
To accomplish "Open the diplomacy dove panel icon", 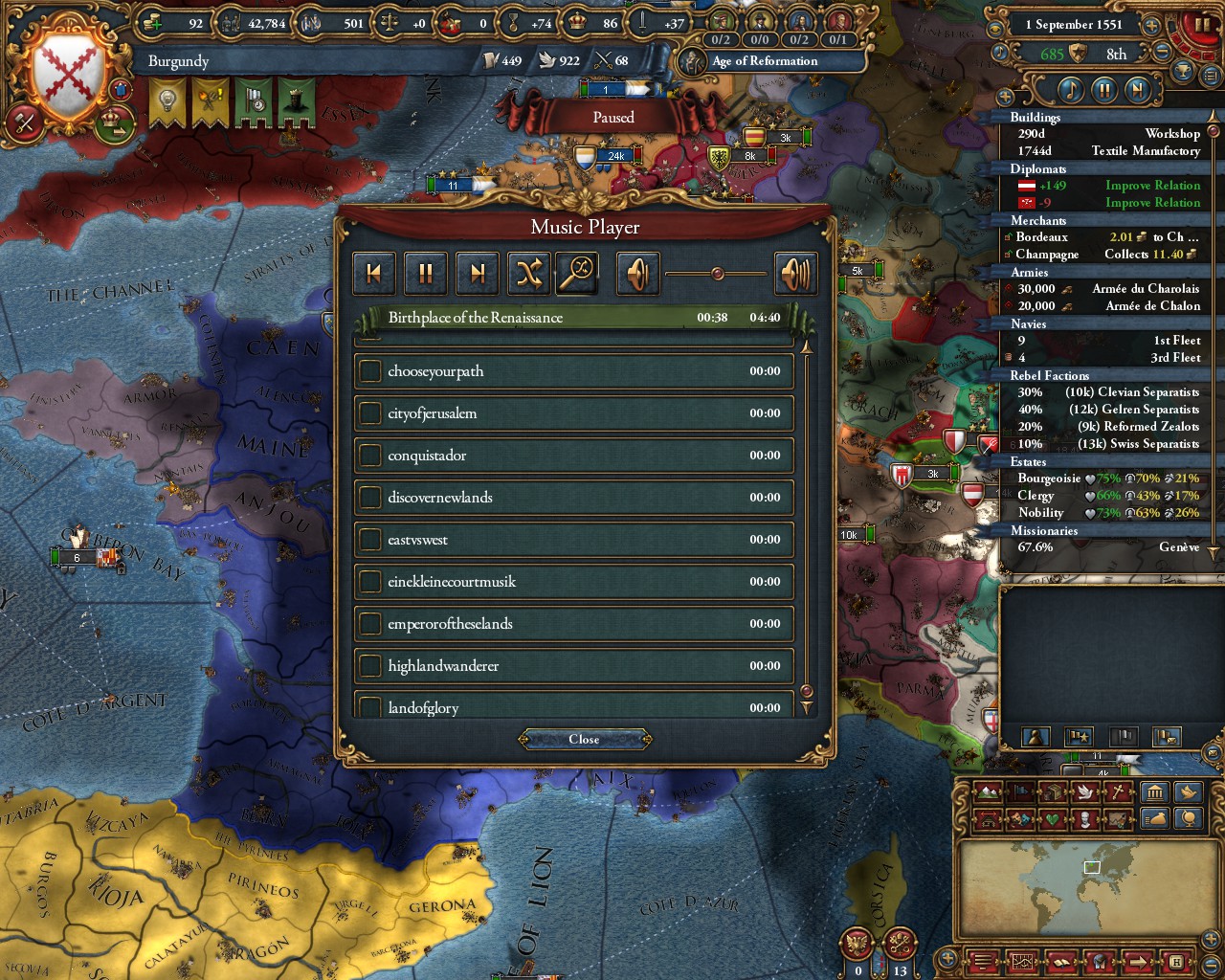I will 1188,792.
